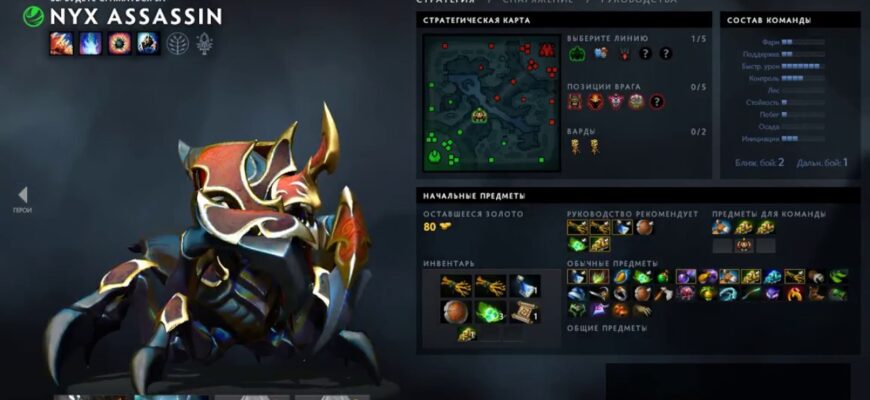Select the Vendetta ability icon

click(147, 43)
